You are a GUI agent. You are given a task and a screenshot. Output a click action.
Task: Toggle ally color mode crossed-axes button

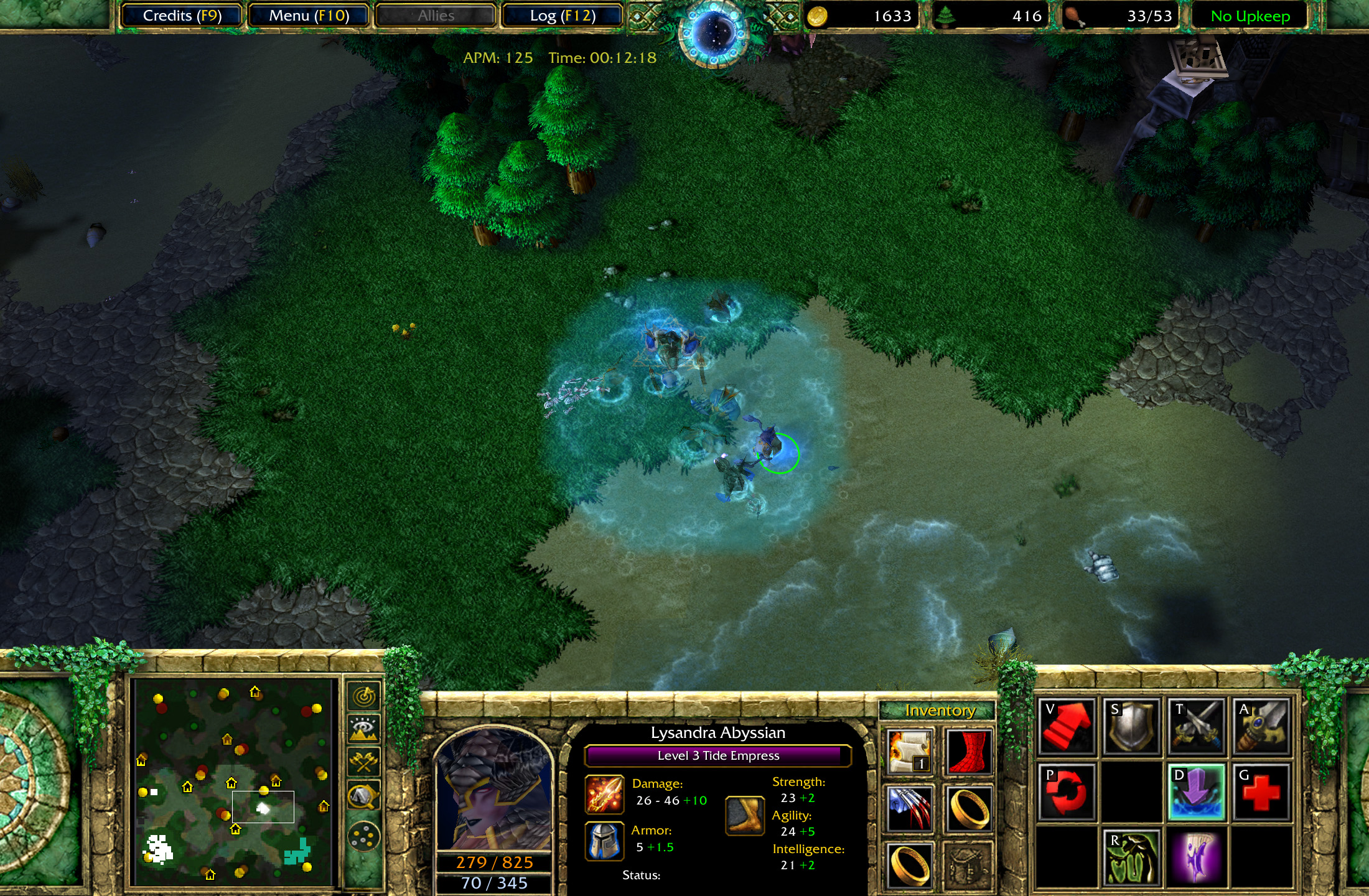364,762
